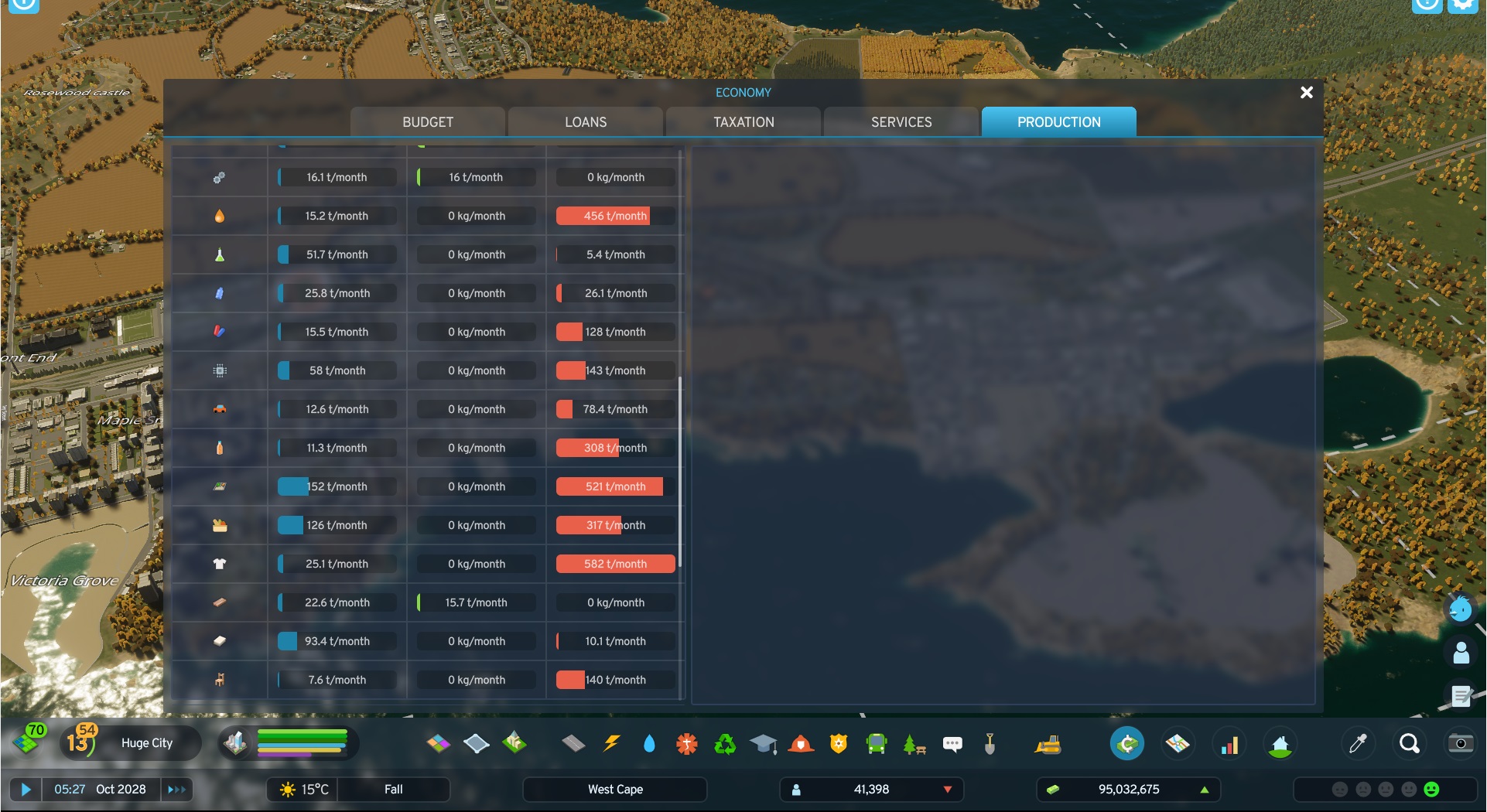The image size is (1487, 812).
Task: Open the Roads tool
Action: [x=573, y=743]
